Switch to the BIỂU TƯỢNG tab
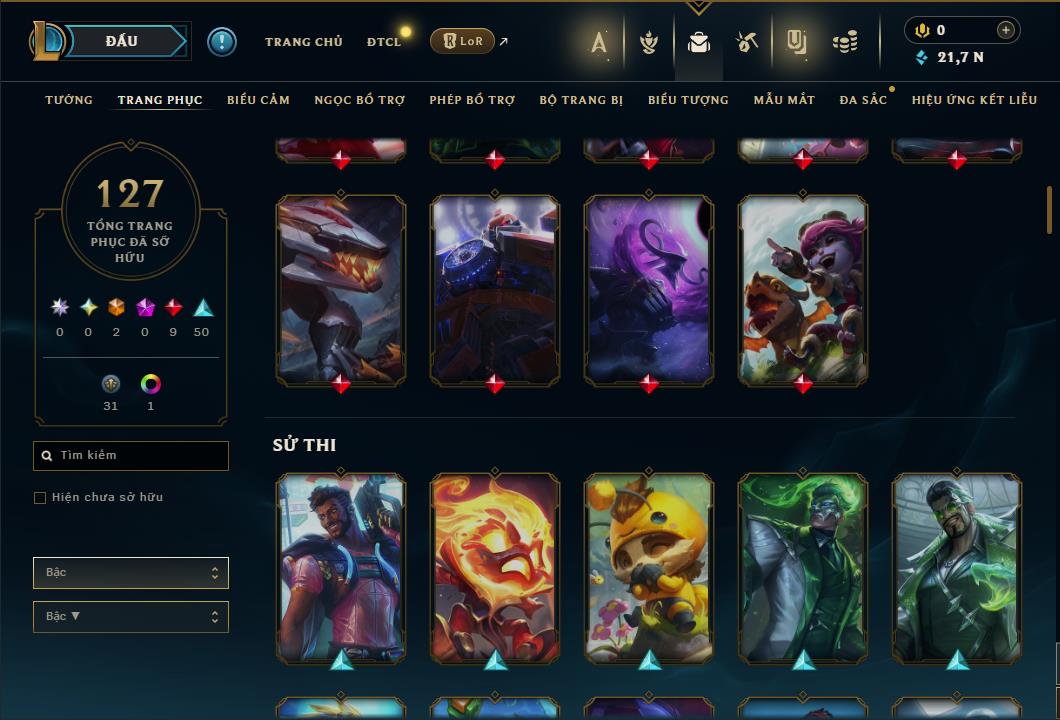 (x=688, y=100)
